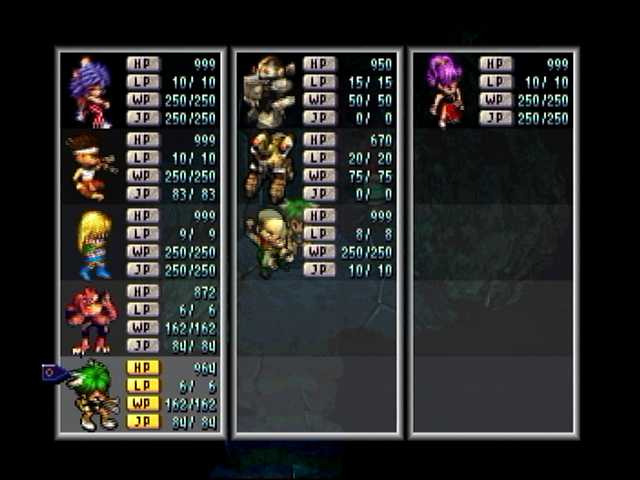Select the pink-haired girl in the red dress

pyautogui.click(x=444, y=90)
